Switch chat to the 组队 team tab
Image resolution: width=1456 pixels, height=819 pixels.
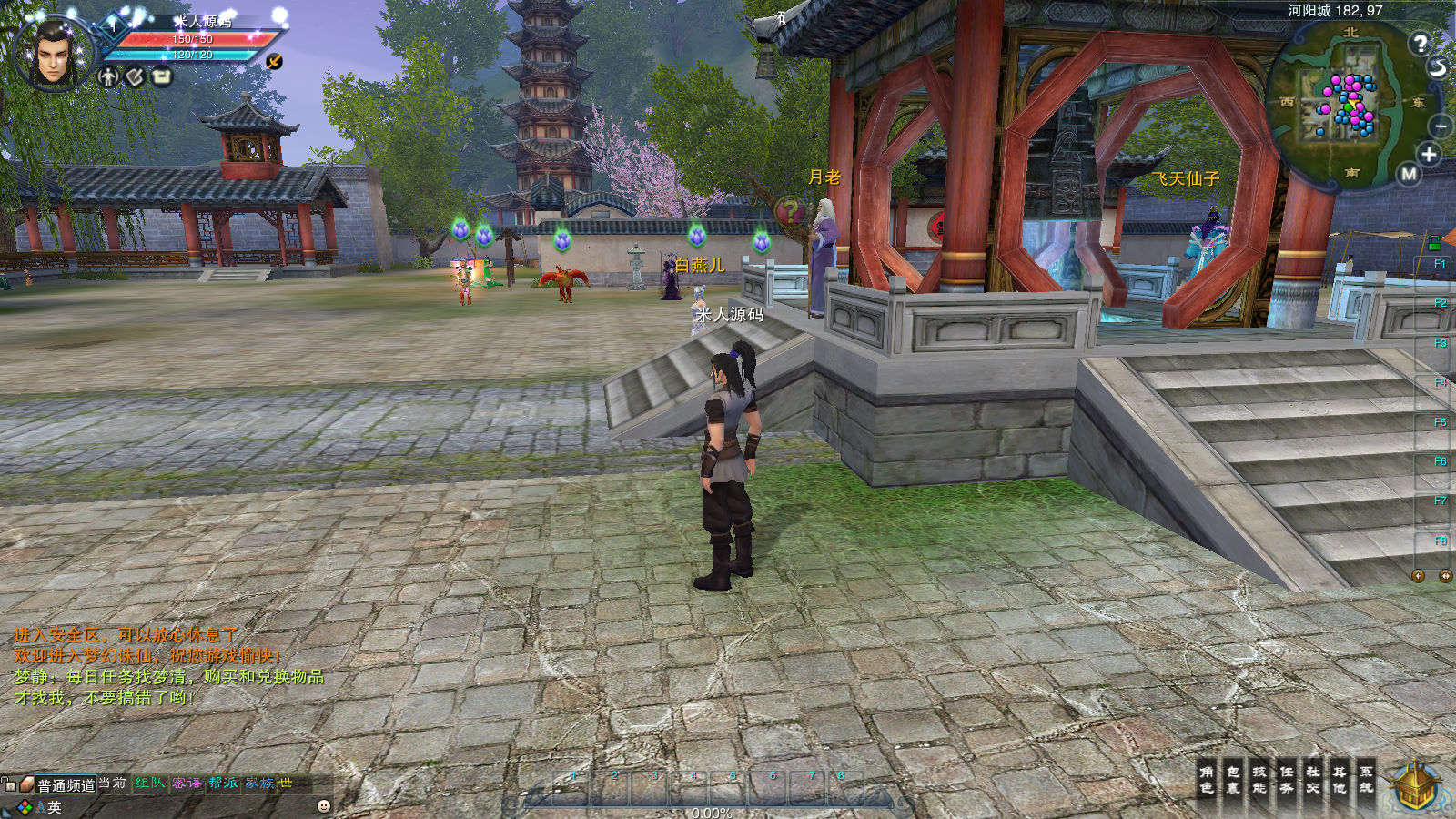[x=150, y=783]
